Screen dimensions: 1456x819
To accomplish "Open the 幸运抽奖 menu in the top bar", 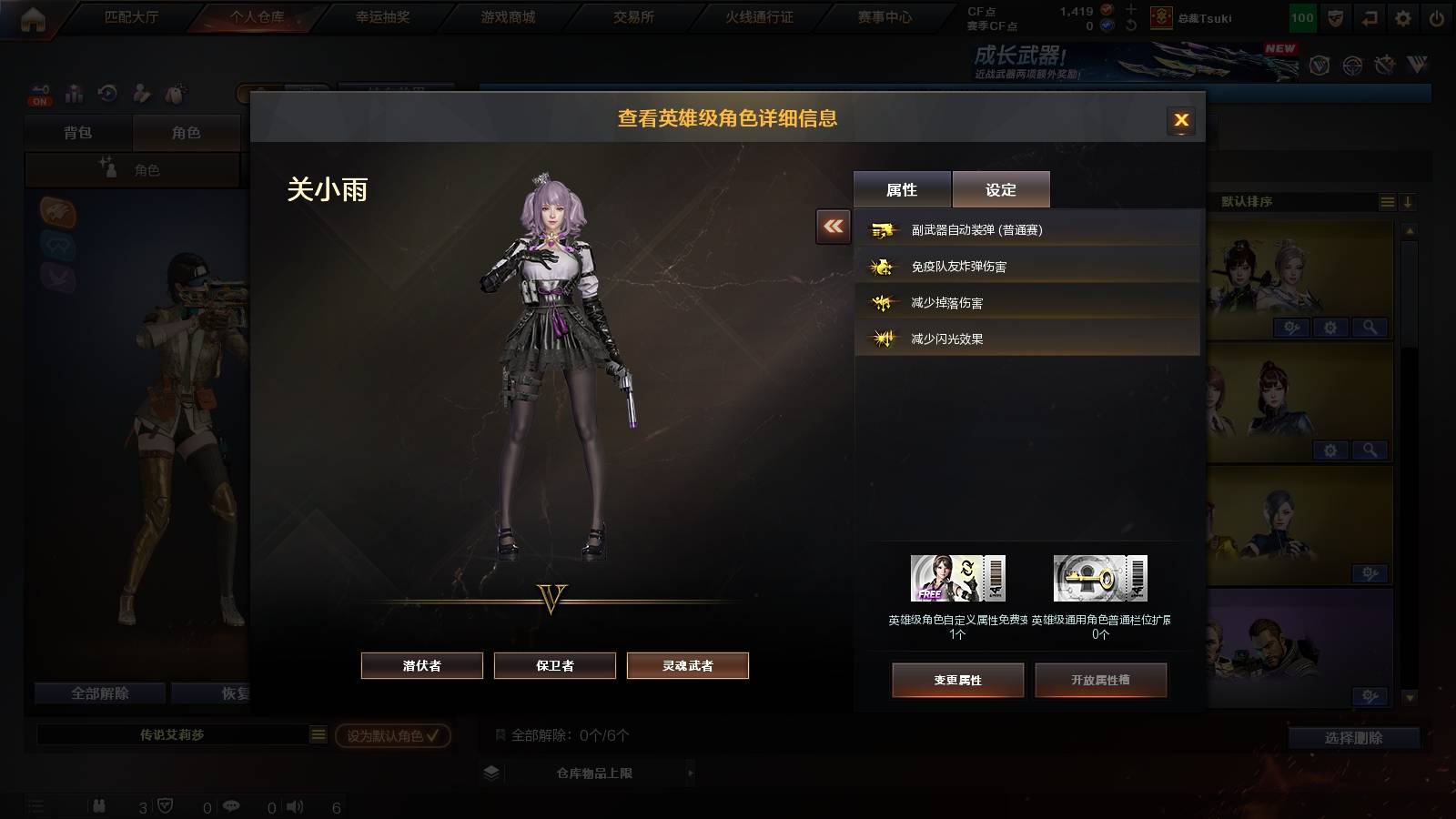I will pyautogui.click(x=386, y=15).
